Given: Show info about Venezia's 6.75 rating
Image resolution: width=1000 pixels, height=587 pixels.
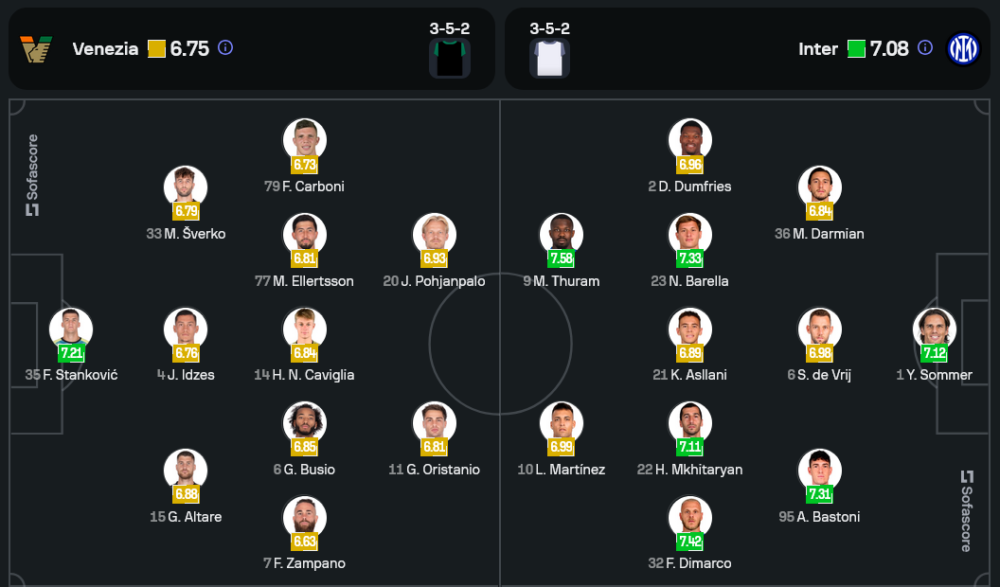Looking at the screenshot, I should [226, 48].
